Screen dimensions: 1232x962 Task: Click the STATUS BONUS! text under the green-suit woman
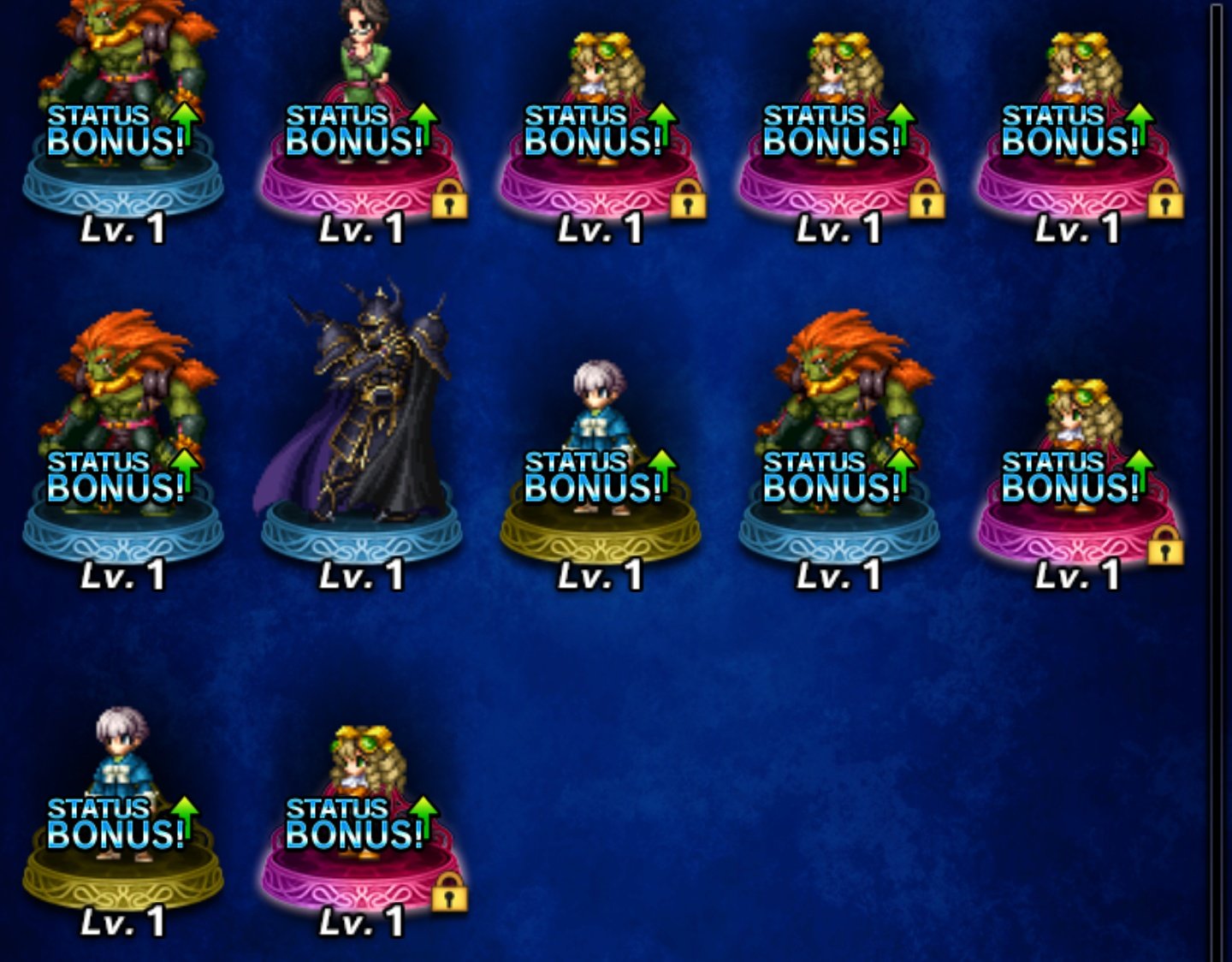(x=355, y=128)
